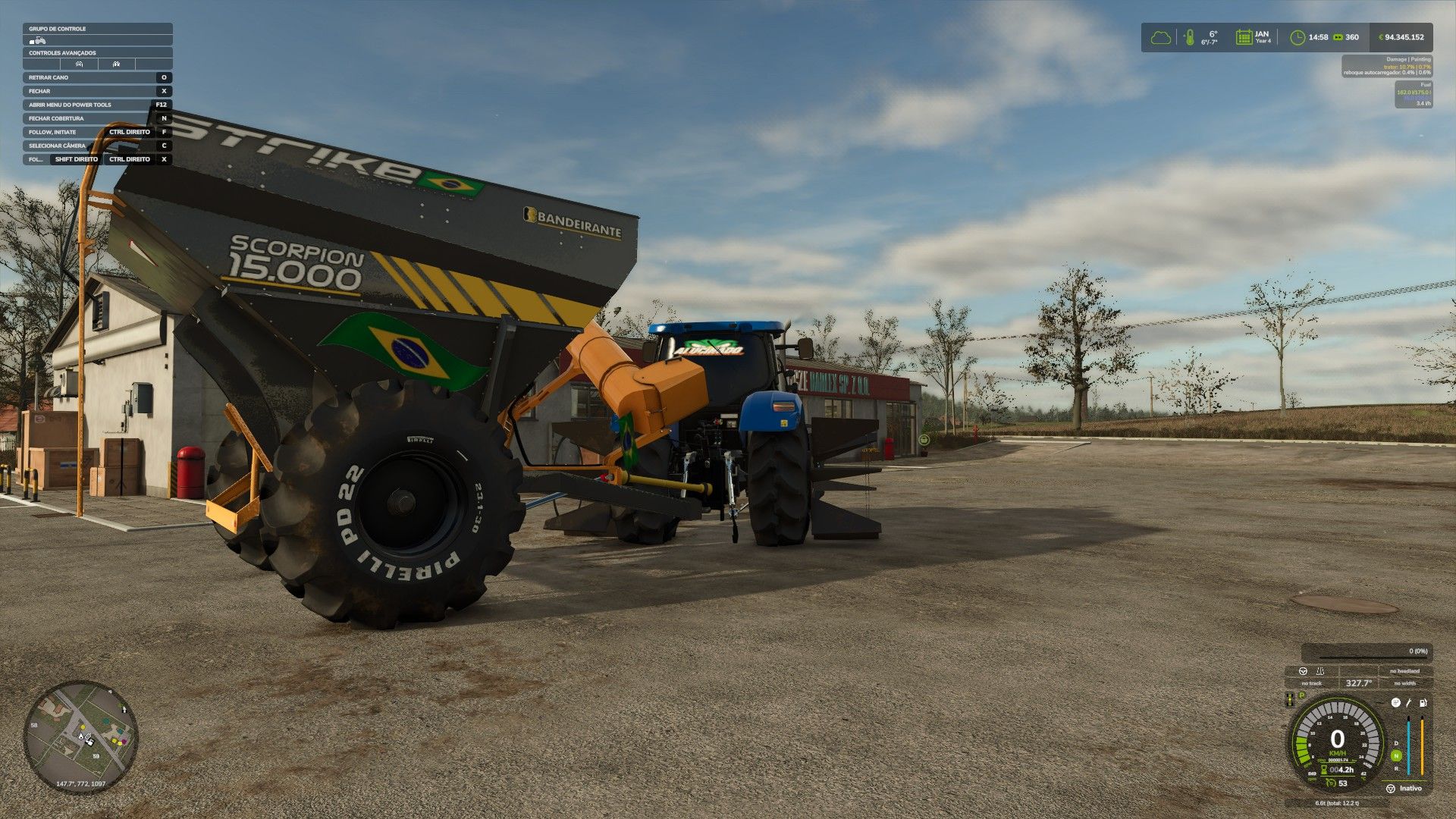The height and width of the screenshot is (819, 1456).
Task: Click the fuel pump icon on the dashboard
Action: click(x=1423, y=703)
